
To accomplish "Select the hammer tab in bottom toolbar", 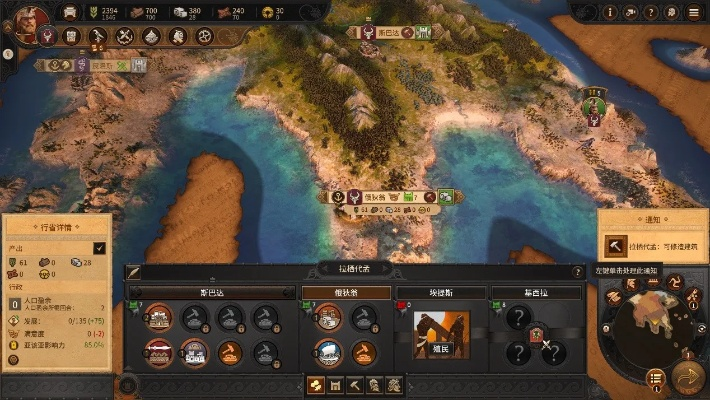I will [x=356, y=384].
